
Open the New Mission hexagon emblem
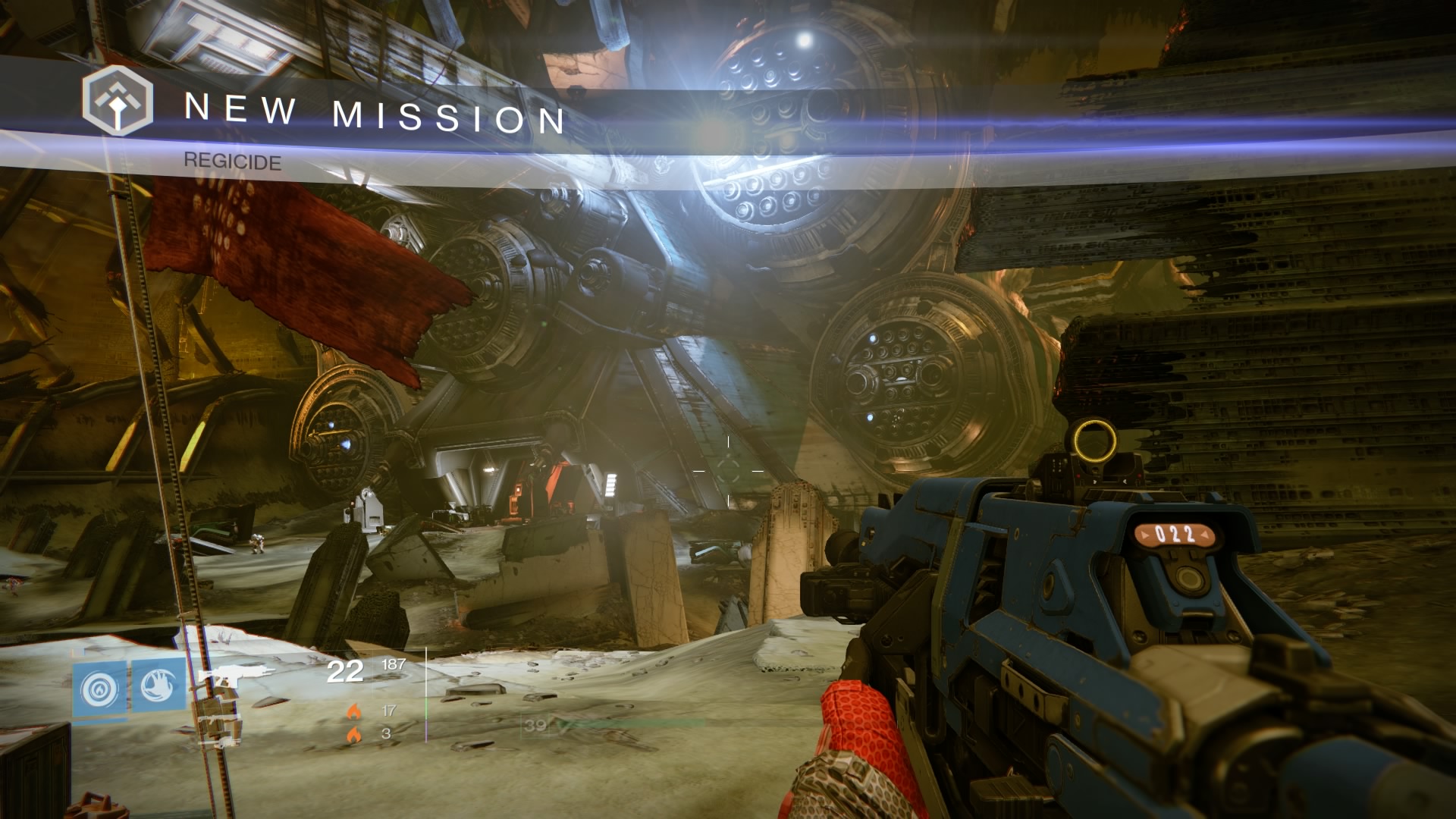[x=118, y=101]
